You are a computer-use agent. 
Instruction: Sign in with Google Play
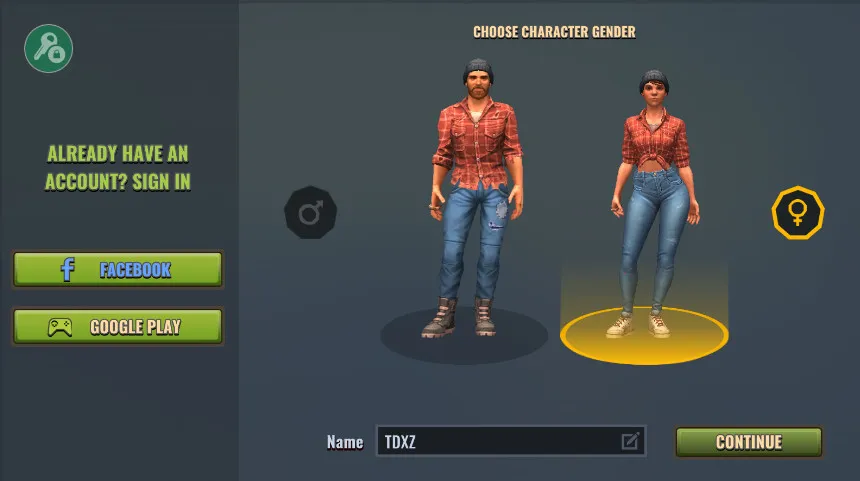coord(118,327)
